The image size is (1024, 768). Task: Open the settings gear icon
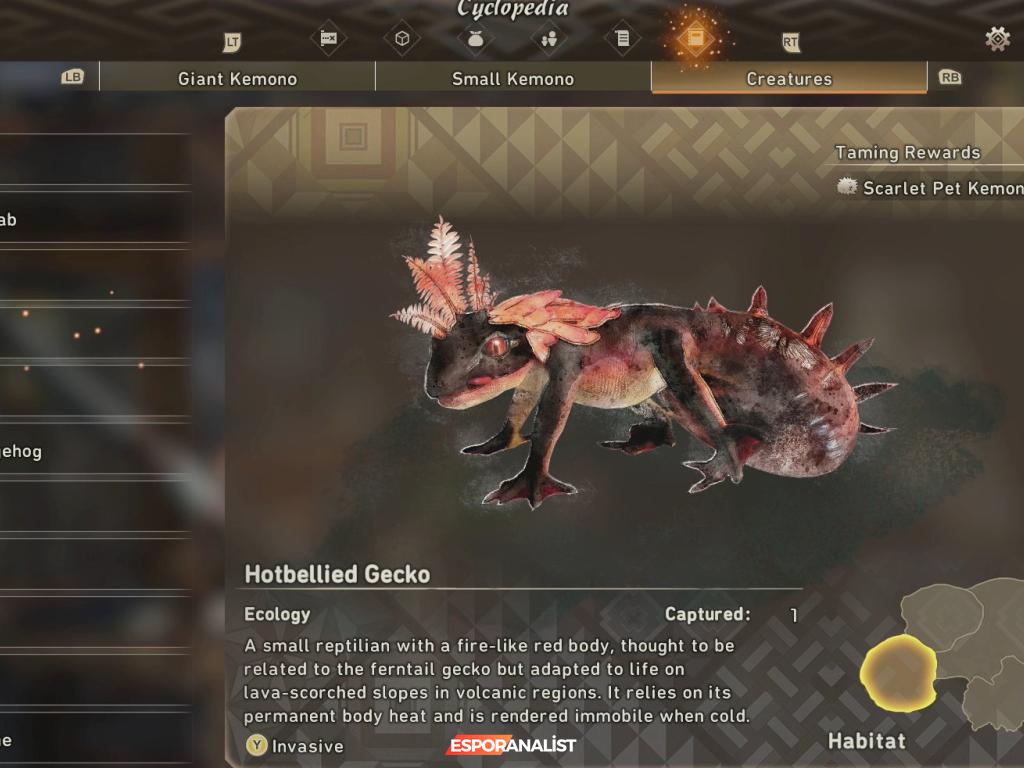[997, 39]
